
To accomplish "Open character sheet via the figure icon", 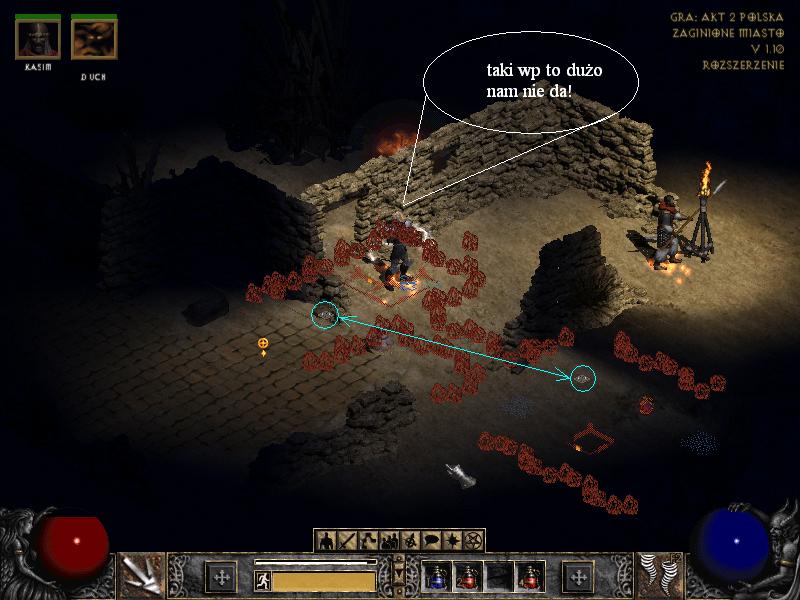I will [x=325, y=541].
